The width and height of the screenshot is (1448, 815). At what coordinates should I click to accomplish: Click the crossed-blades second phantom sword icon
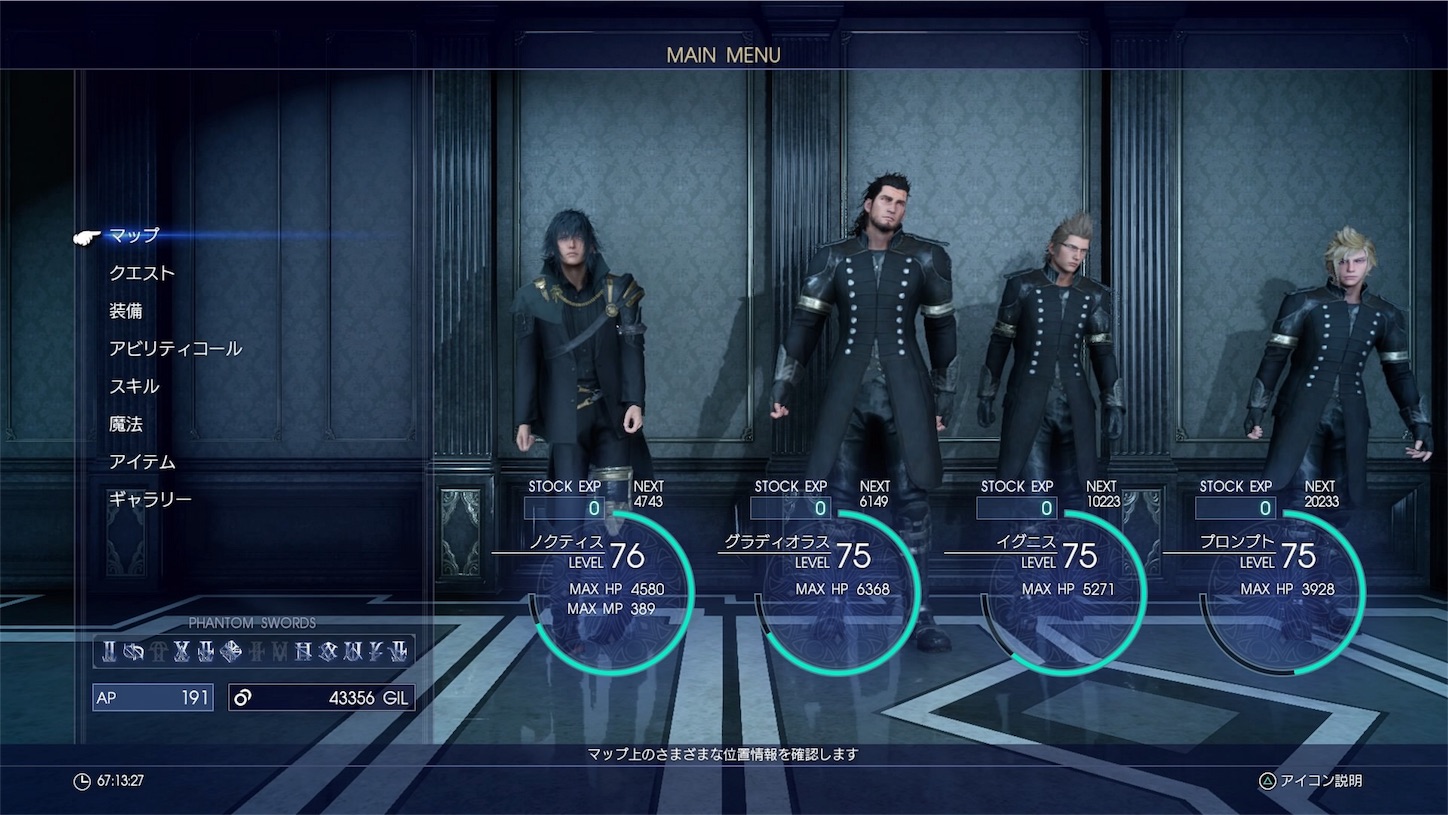coord(134,650)
